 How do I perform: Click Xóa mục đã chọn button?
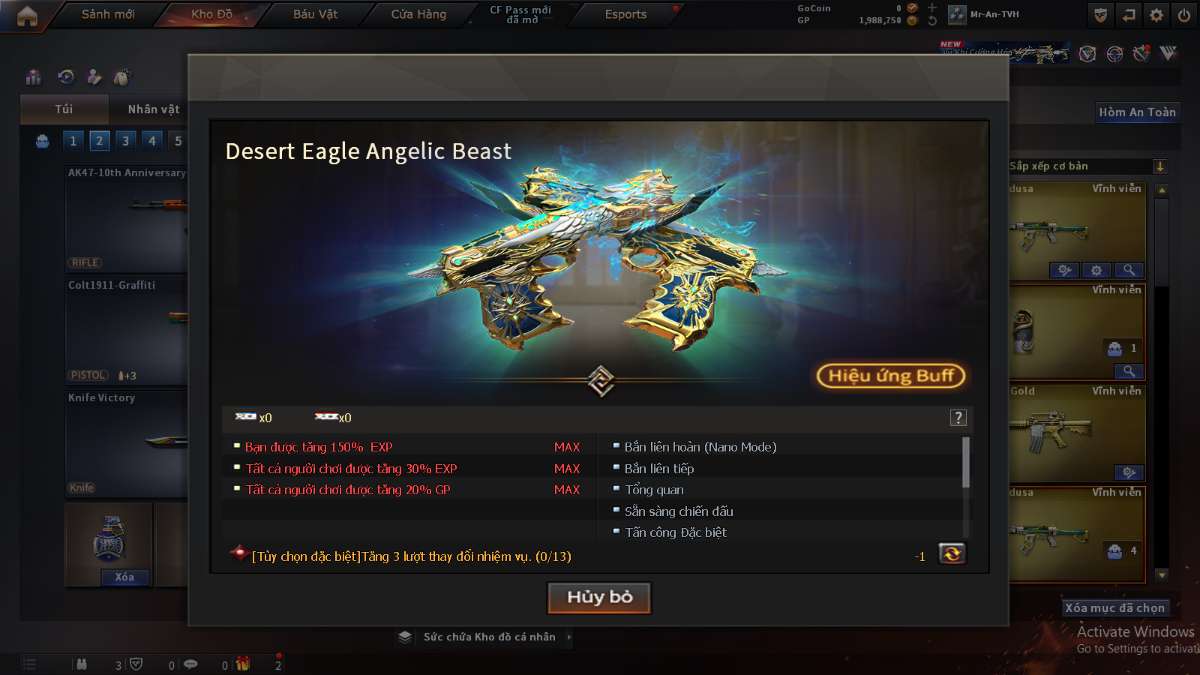tap(1115, 608)
